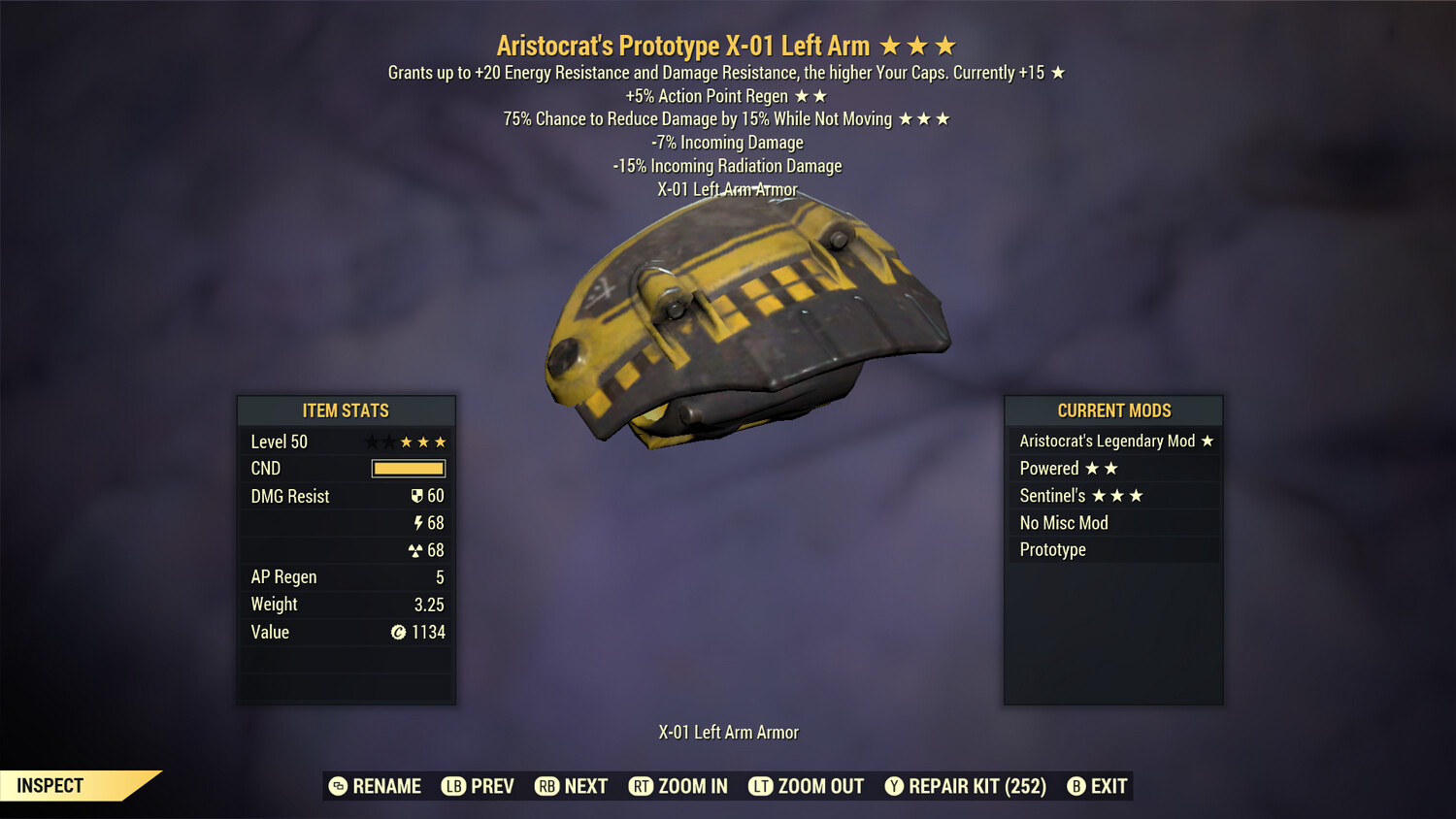Select the INSPECT tab

point(49,786)
